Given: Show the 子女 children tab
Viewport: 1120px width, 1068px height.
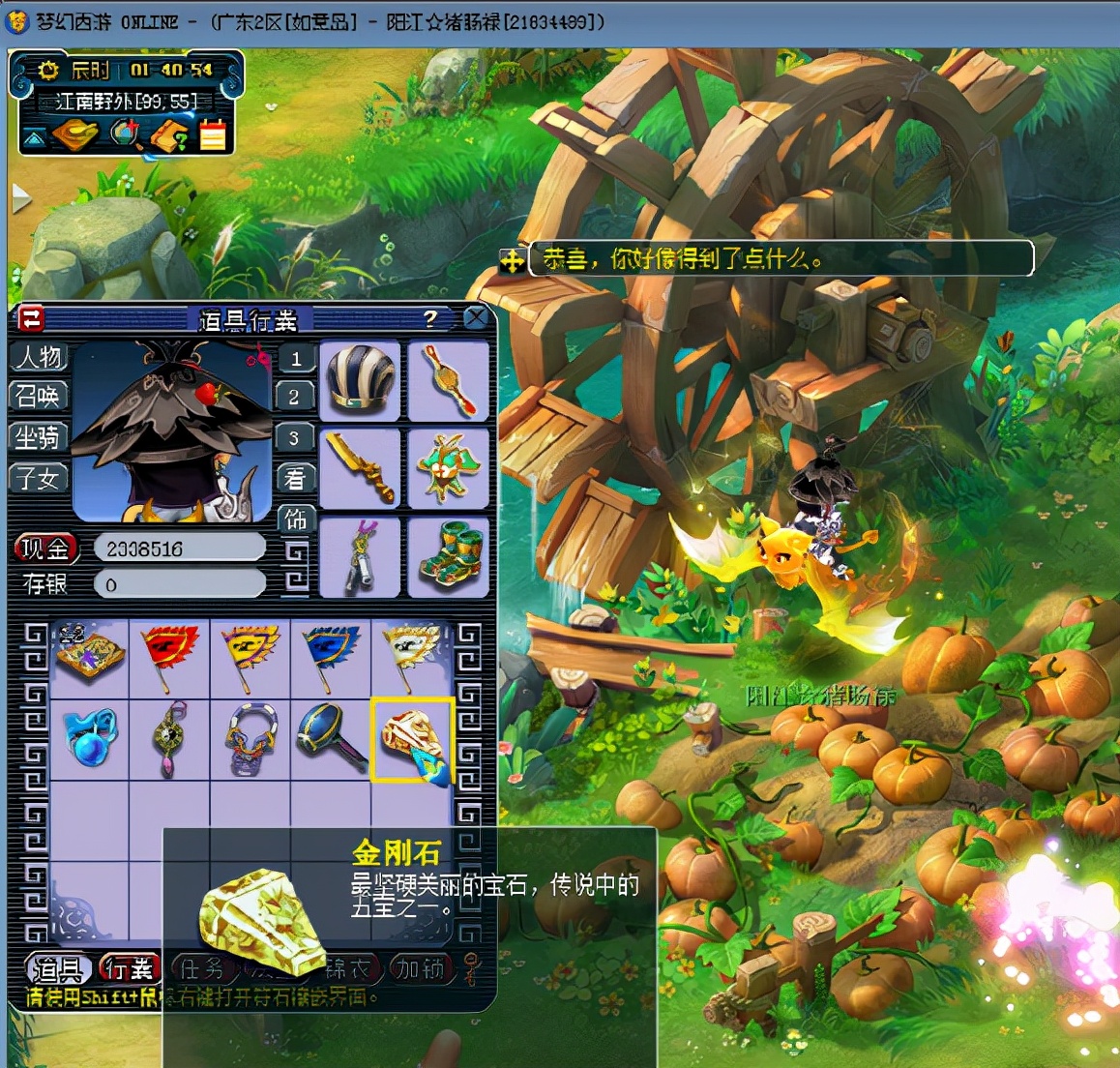Looking at the screenshot, I should click(39, 478).
